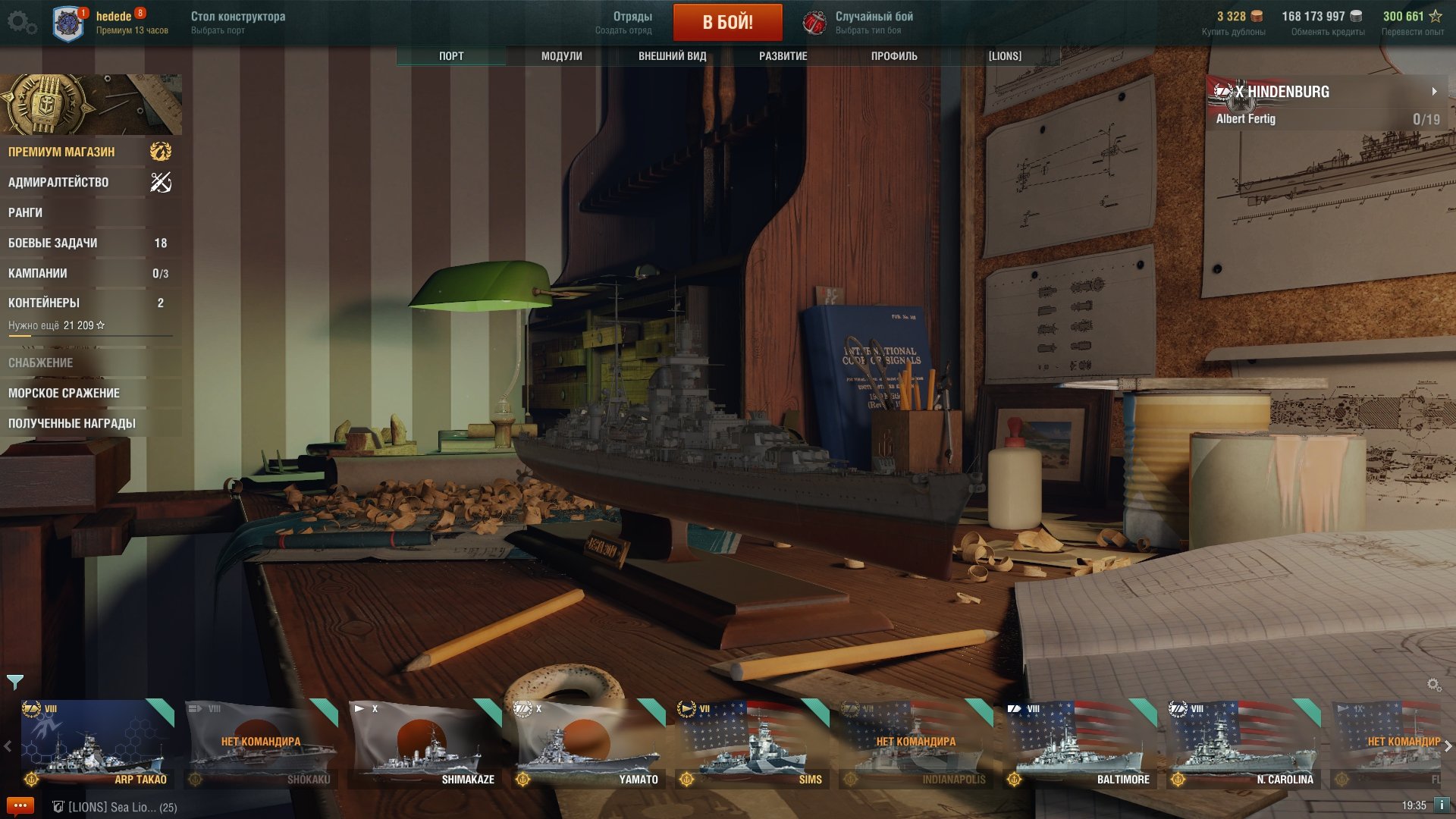Select the Yamato ship in carousel
The width and height of the screenshot is (1456, 819).
[588, 743]
